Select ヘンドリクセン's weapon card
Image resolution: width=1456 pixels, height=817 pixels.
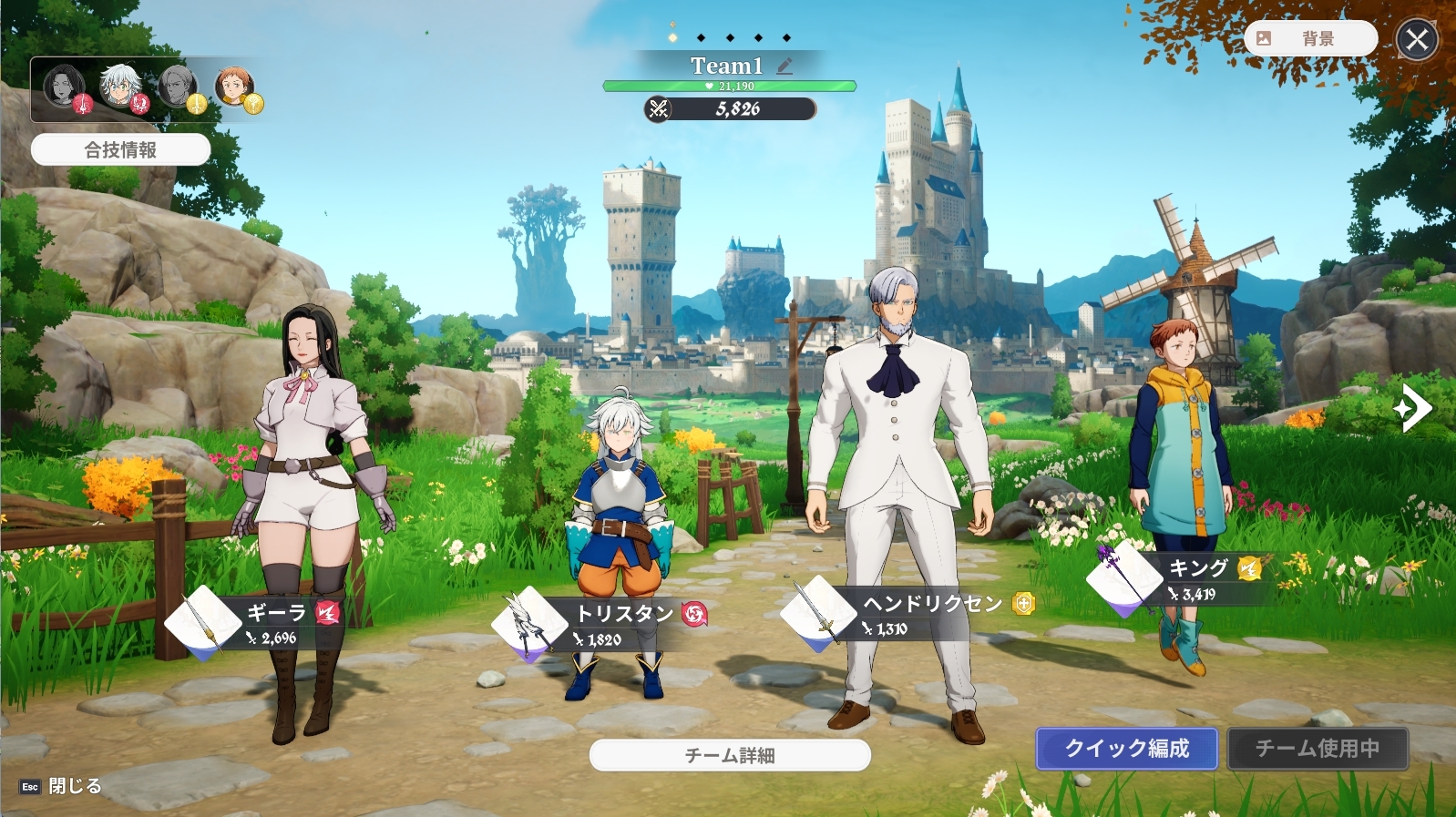(817, 612)
